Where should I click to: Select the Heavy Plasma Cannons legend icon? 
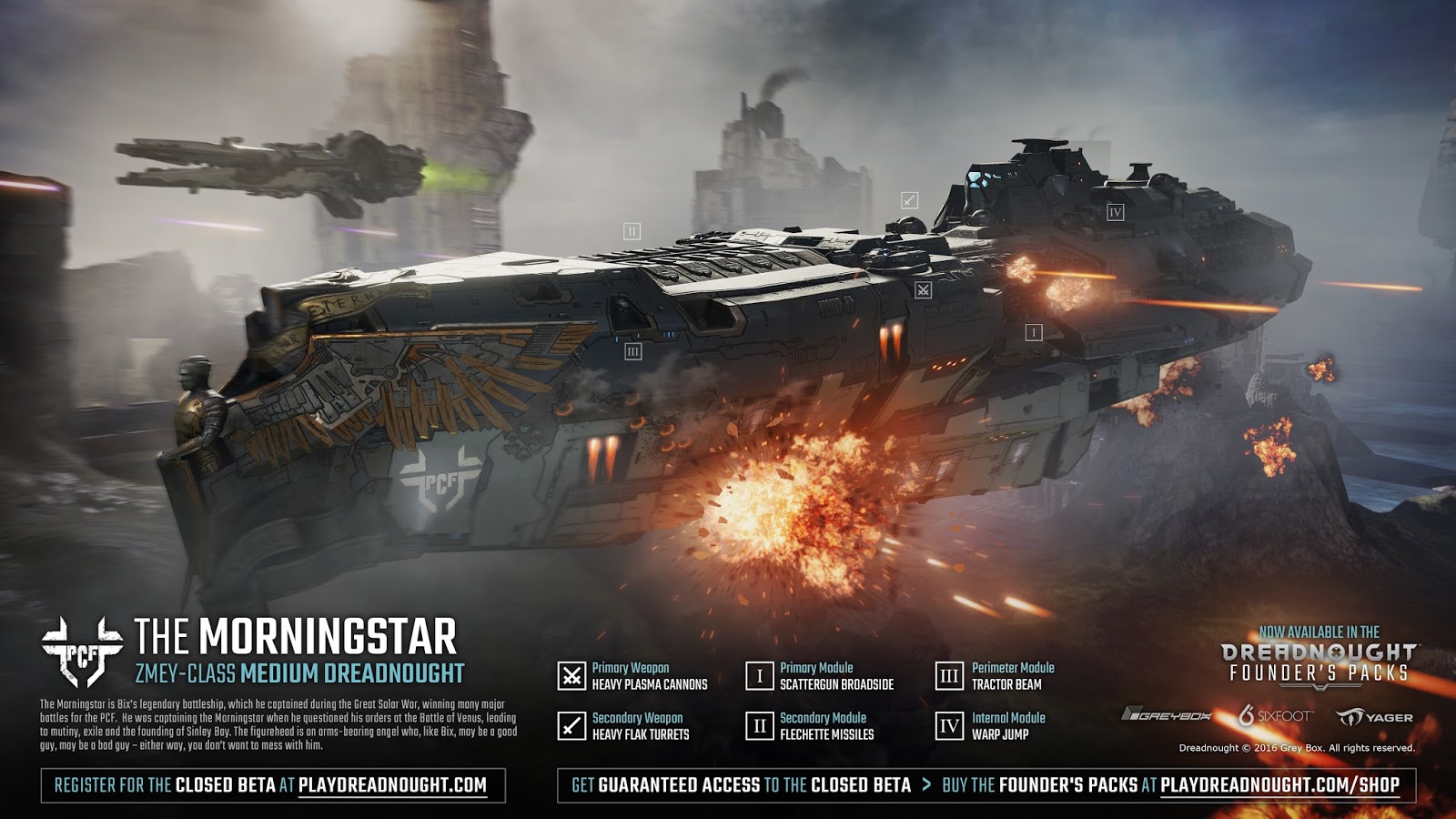pyautogui.click(x=571, y=676)
